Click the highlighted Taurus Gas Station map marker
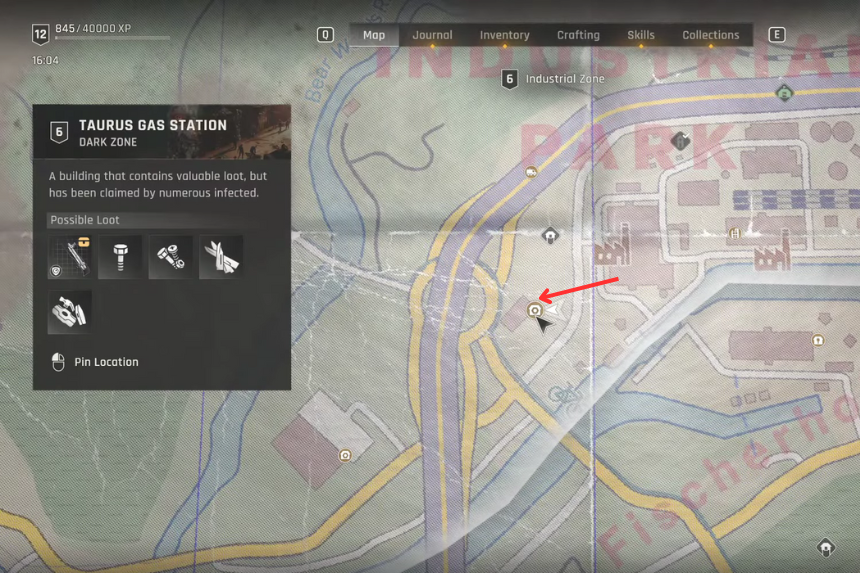This screenshot has height=573, width=860. click(535, 311)
